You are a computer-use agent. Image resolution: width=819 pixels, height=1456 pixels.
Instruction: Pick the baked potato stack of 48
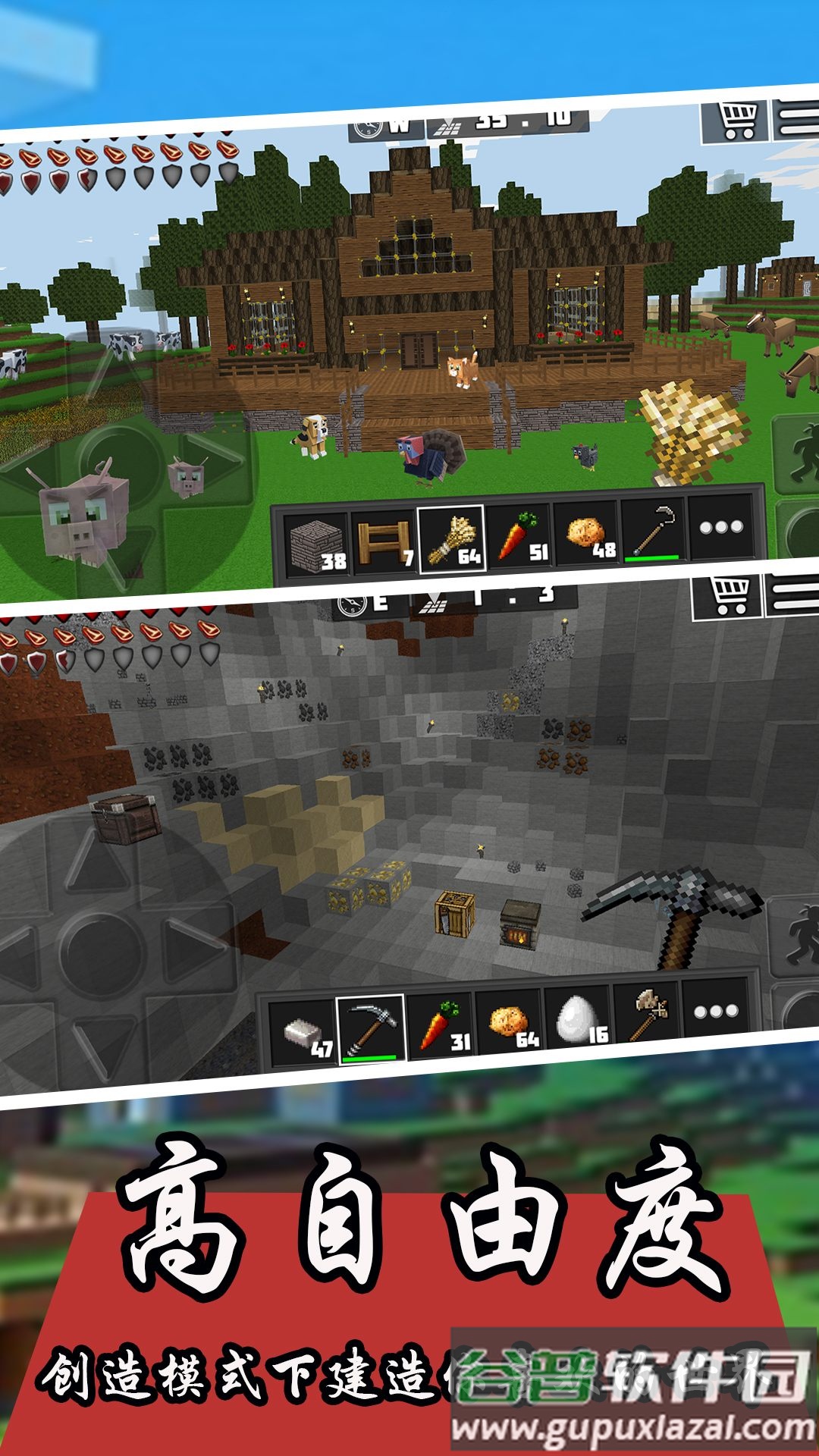(588, 533)
